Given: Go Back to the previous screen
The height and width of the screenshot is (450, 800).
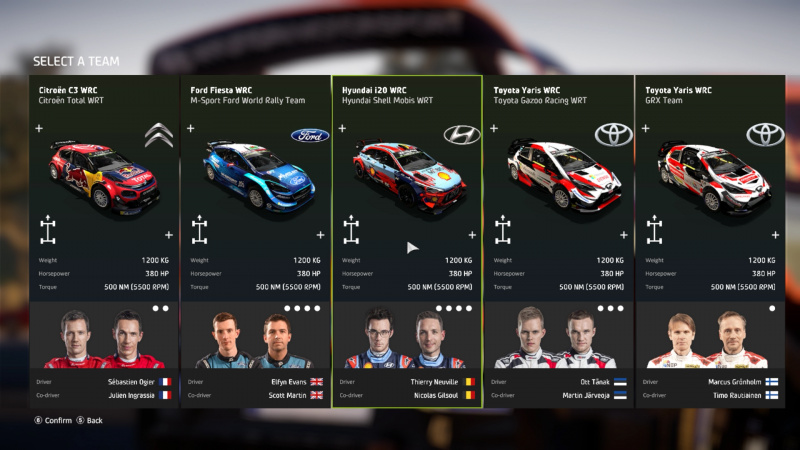Looking at the screenshot, I should pyautogui.click(x=89, y=420).
